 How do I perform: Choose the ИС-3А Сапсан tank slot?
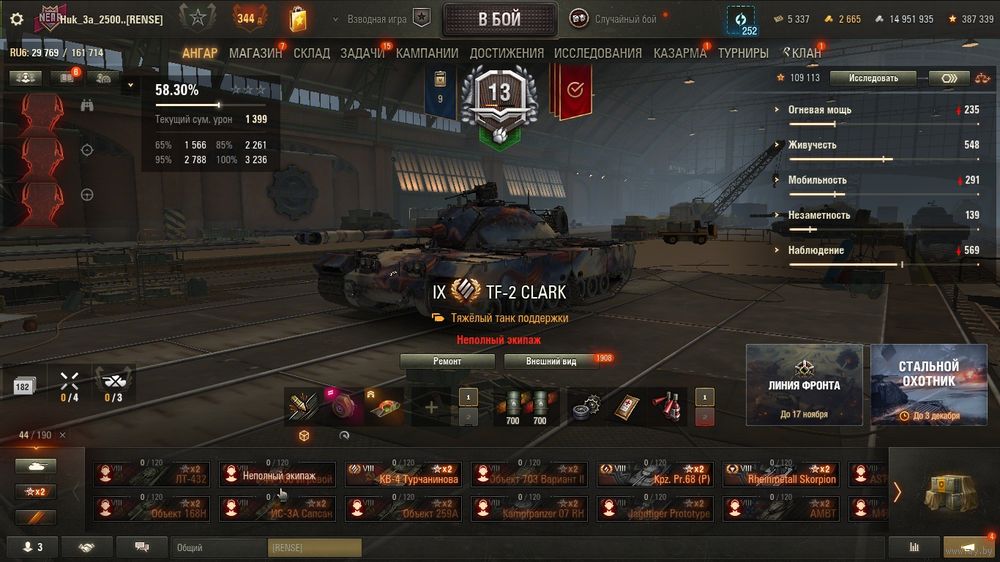(280, 509)
